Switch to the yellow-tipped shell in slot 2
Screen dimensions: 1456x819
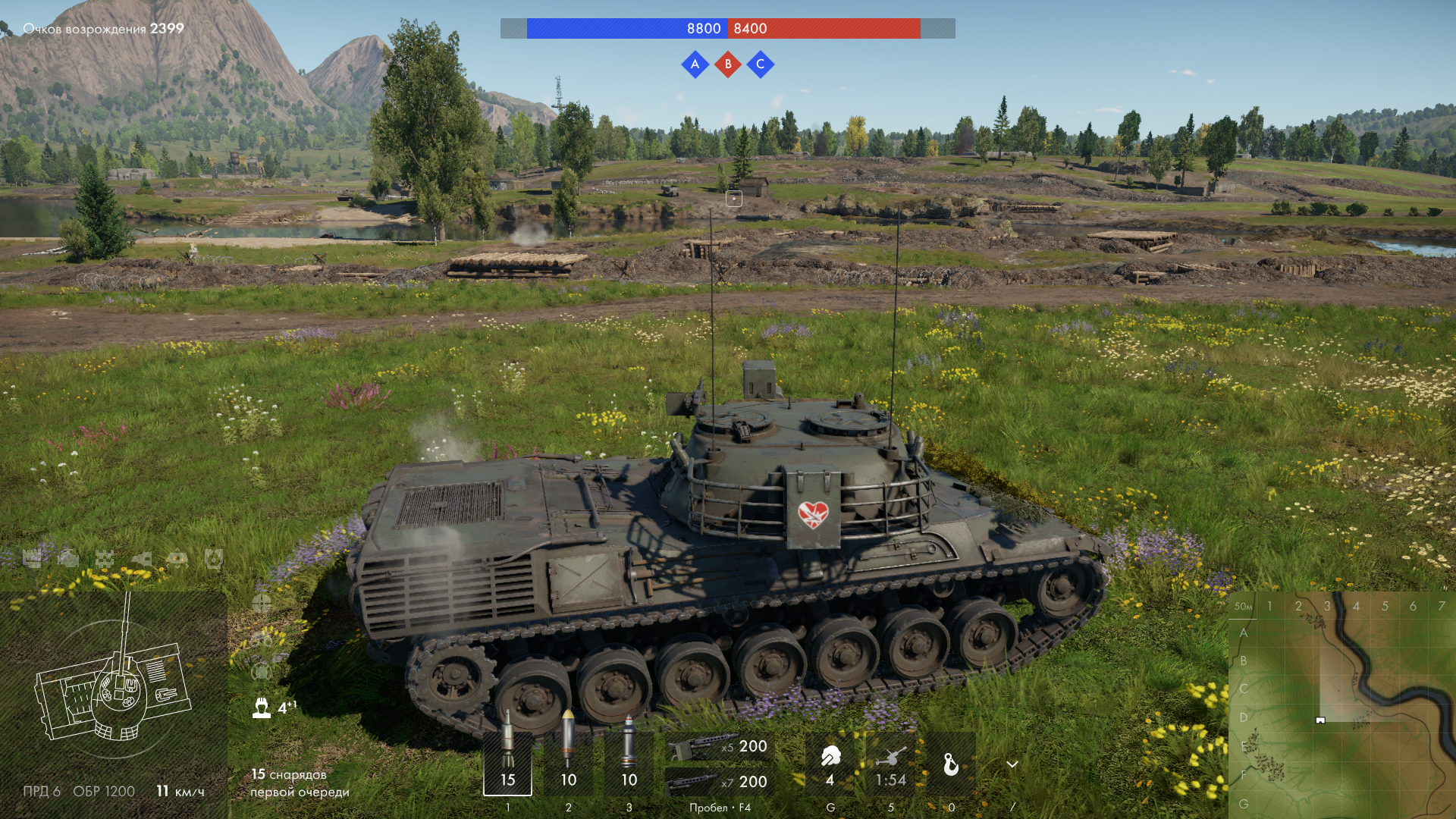pyautogui.click(x=568, y=762)
